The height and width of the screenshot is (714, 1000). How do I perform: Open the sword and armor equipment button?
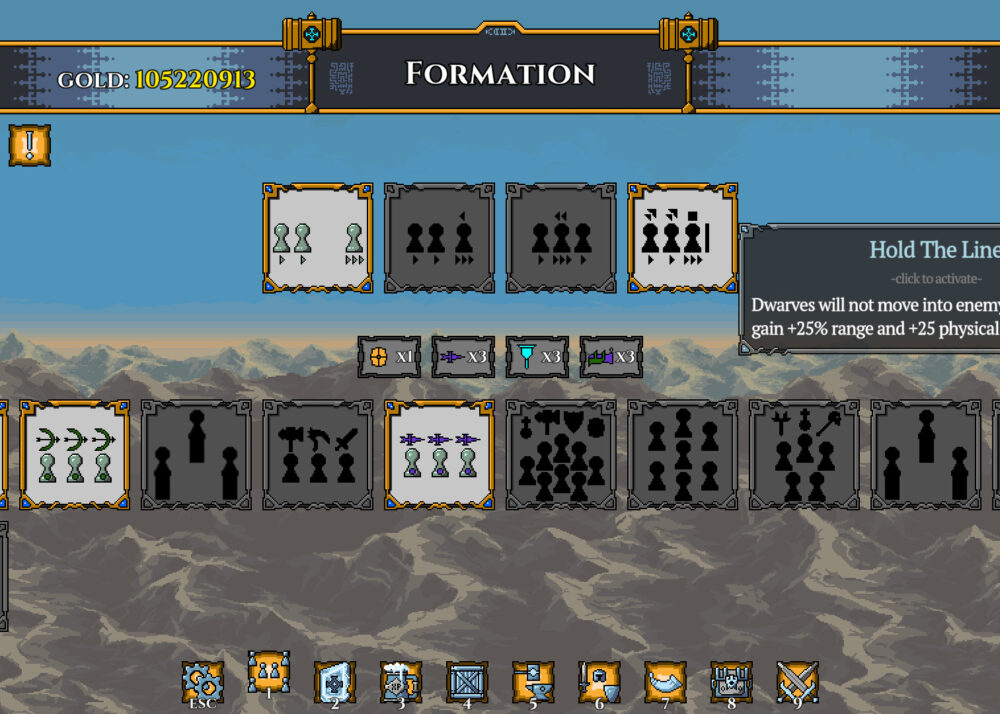[599, 682]
